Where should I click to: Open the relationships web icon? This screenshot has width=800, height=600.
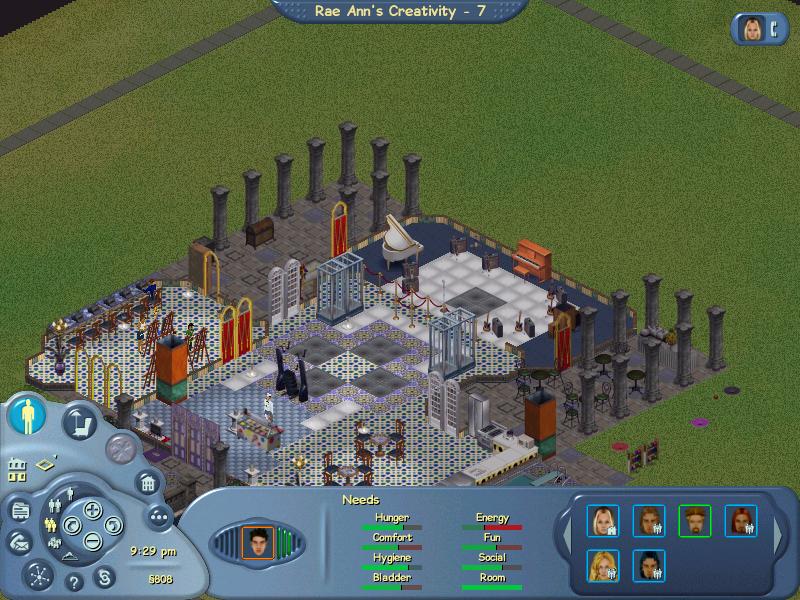pos(38,576)
